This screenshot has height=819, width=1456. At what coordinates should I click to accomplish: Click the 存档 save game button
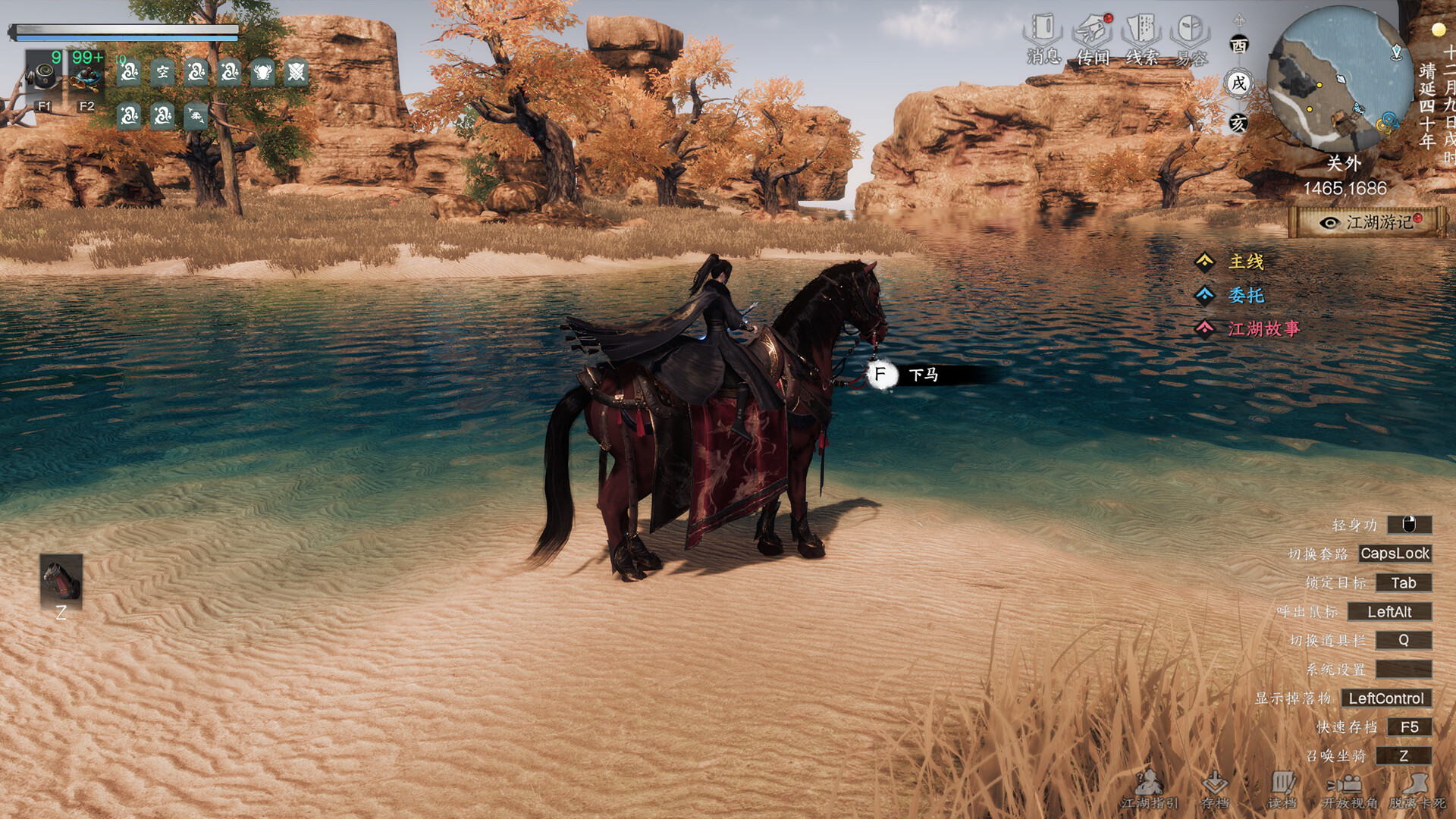[x=1215, y=789]
